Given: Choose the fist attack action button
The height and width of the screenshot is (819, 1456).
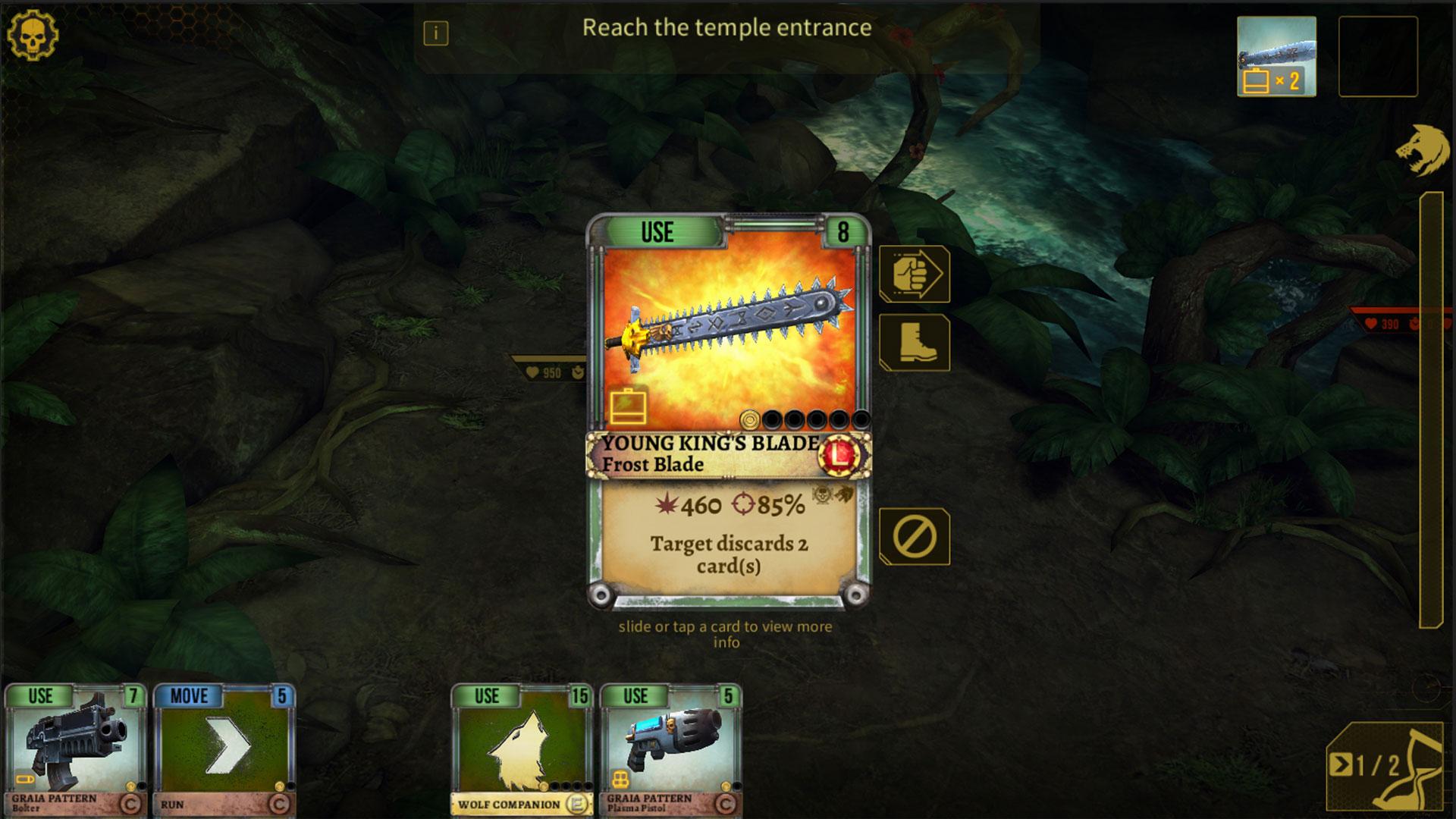Looking at the screenshot, I should [x=914, y=274].
